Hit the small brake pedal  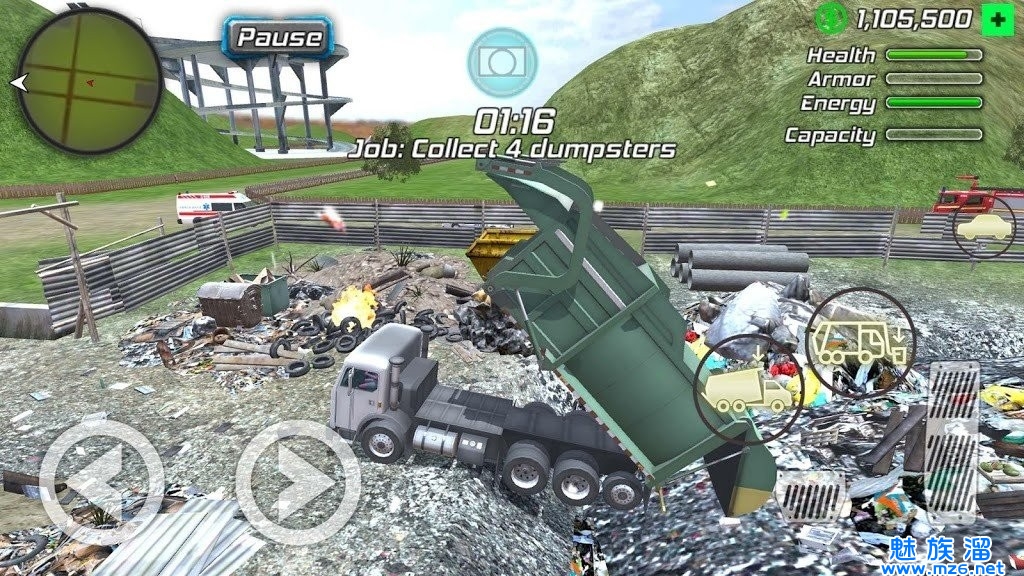click(x=812, y=494)
